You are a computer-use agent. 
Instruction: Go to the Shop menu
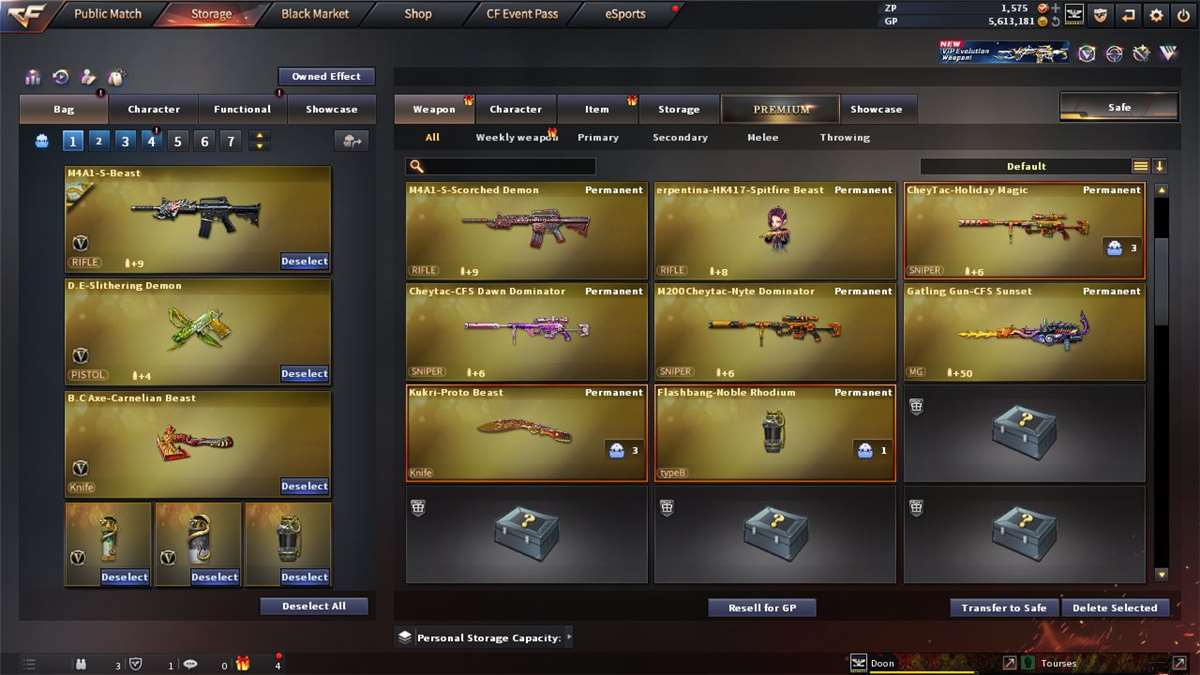click(x=418, y=14)
